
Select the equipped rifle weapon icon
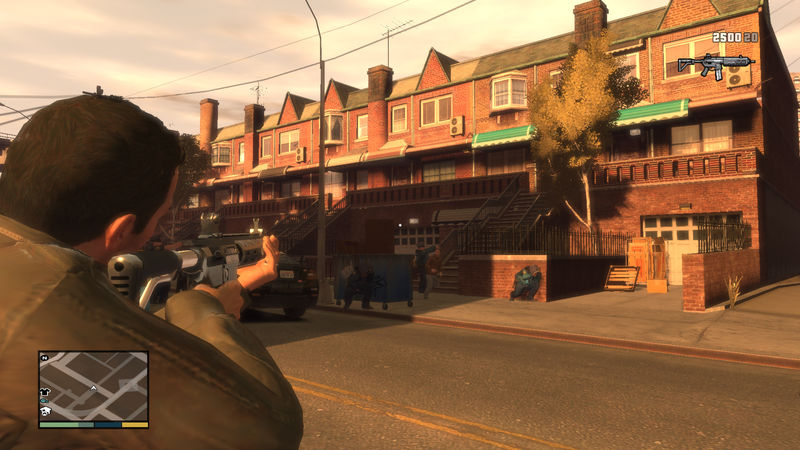714,65
